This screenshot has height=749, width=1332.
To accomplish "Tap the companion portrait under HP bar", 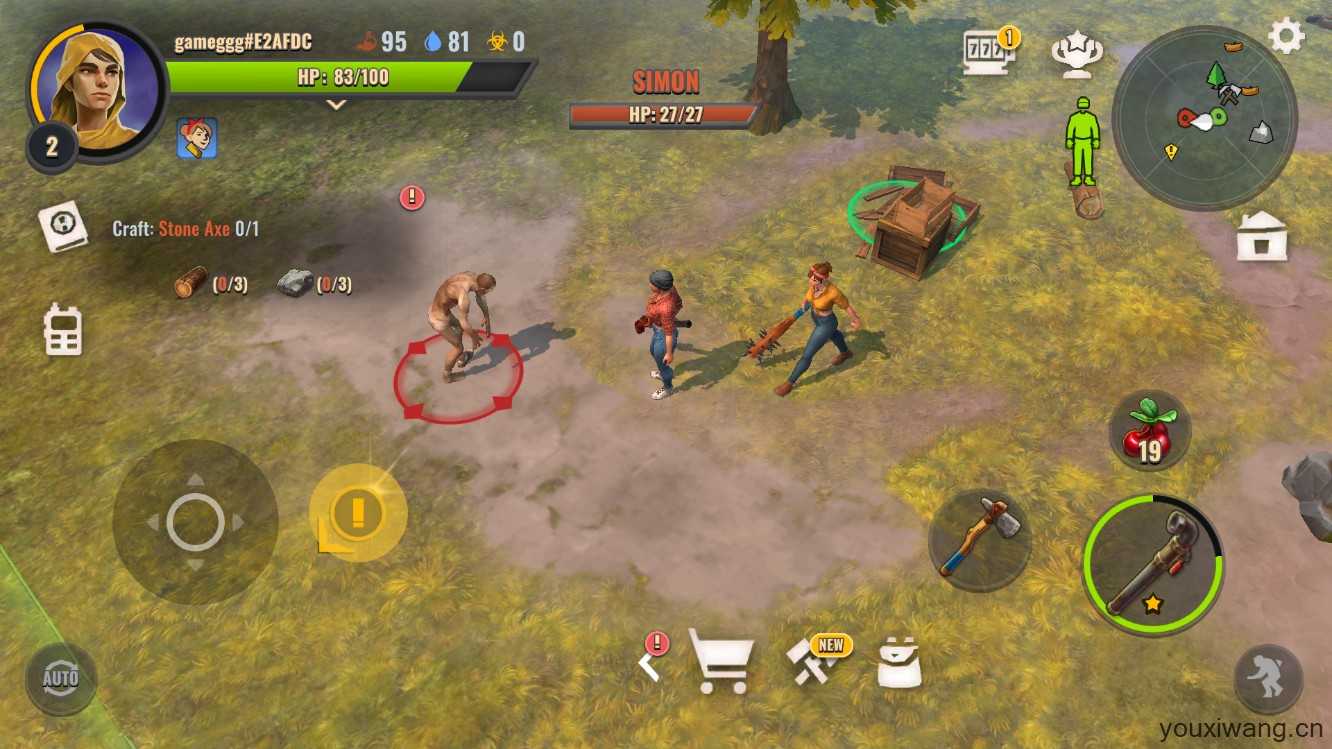I will [x=197, y=139].
